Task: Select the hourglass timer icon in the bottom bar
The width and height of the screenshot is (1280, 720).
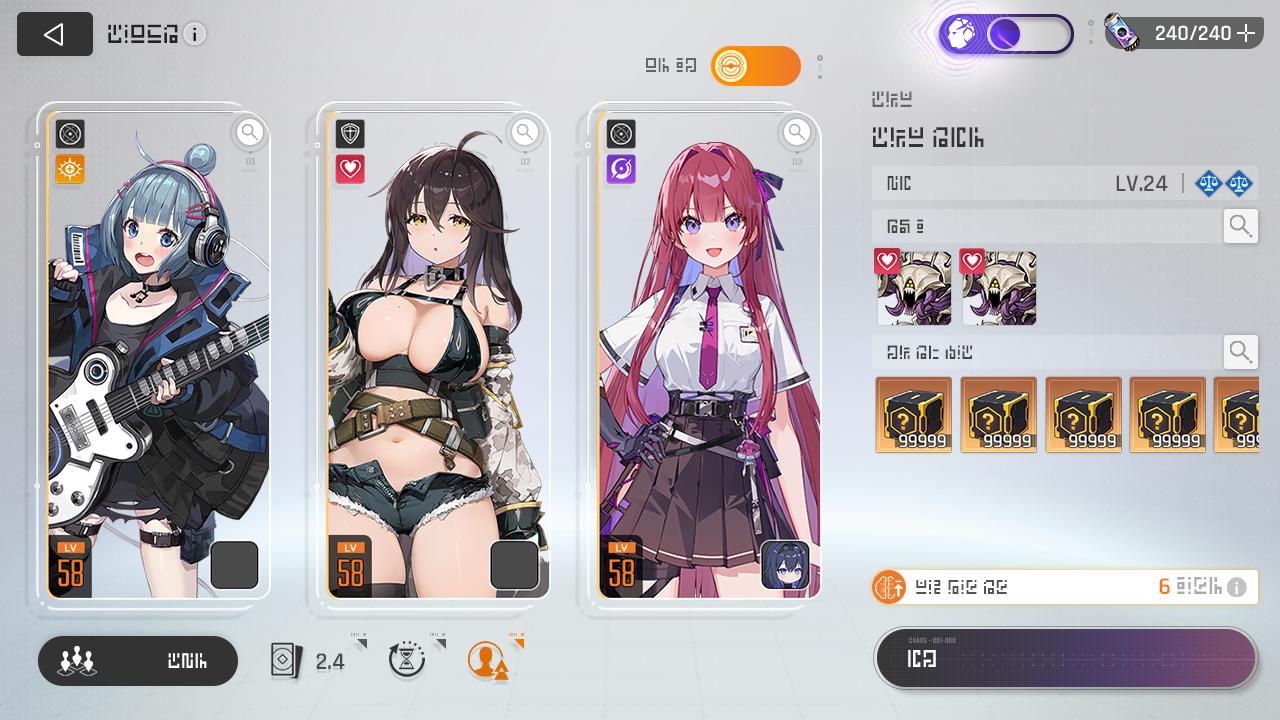Action: (x=407, y=661)
